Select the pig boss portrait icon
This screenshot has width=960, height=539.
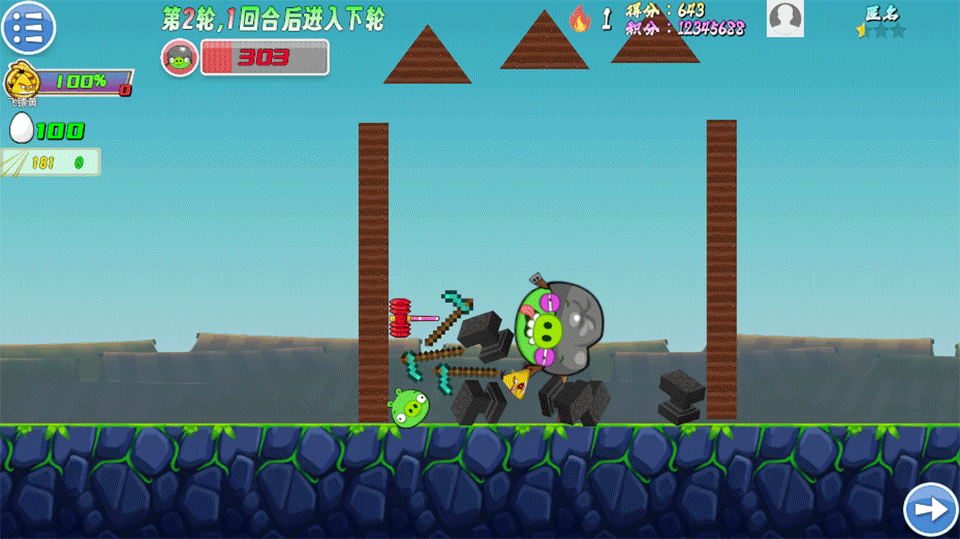[180, 58]
